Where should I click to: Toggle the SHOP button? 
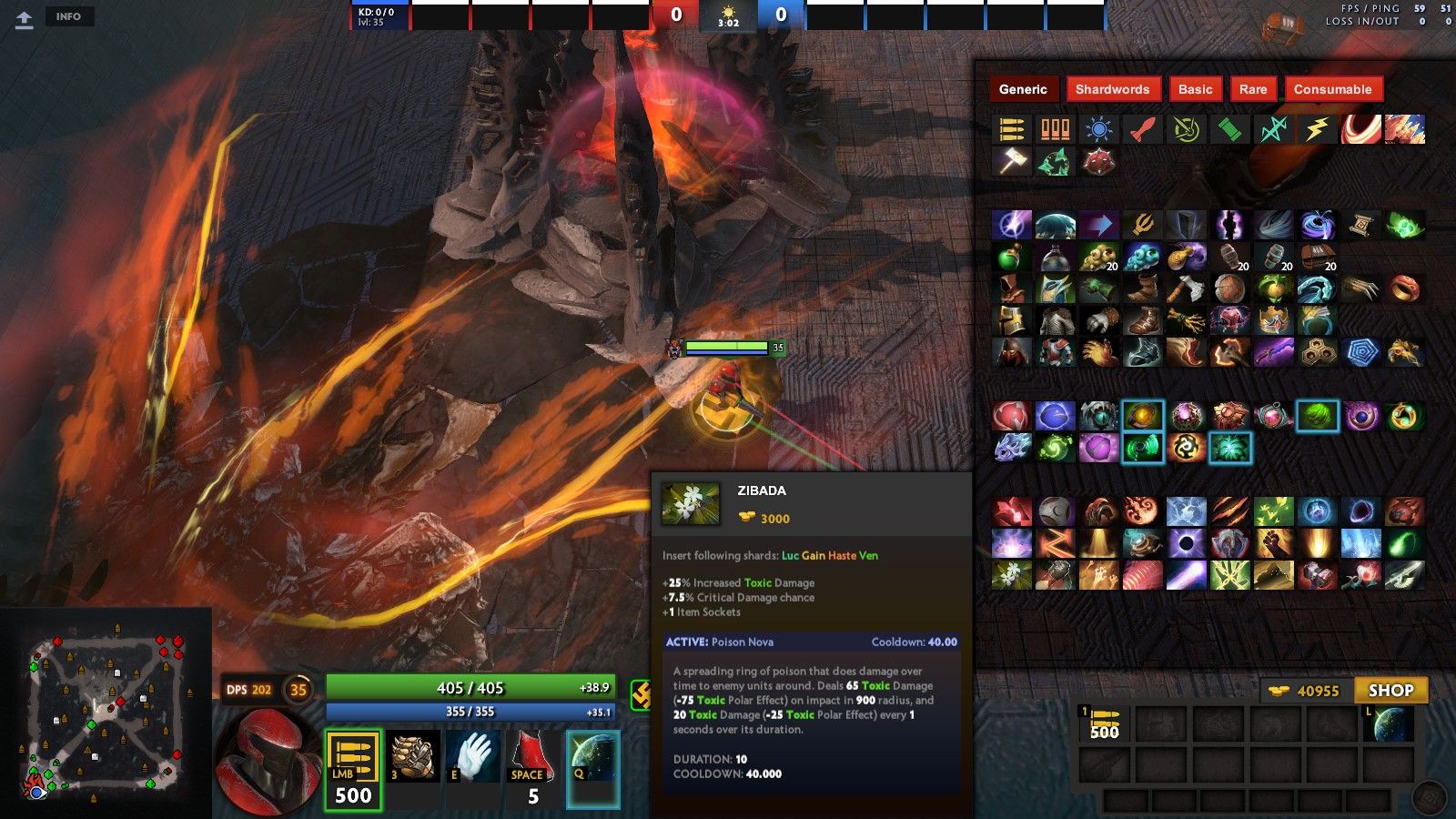pyautogui.click(x=1390, y=691)
